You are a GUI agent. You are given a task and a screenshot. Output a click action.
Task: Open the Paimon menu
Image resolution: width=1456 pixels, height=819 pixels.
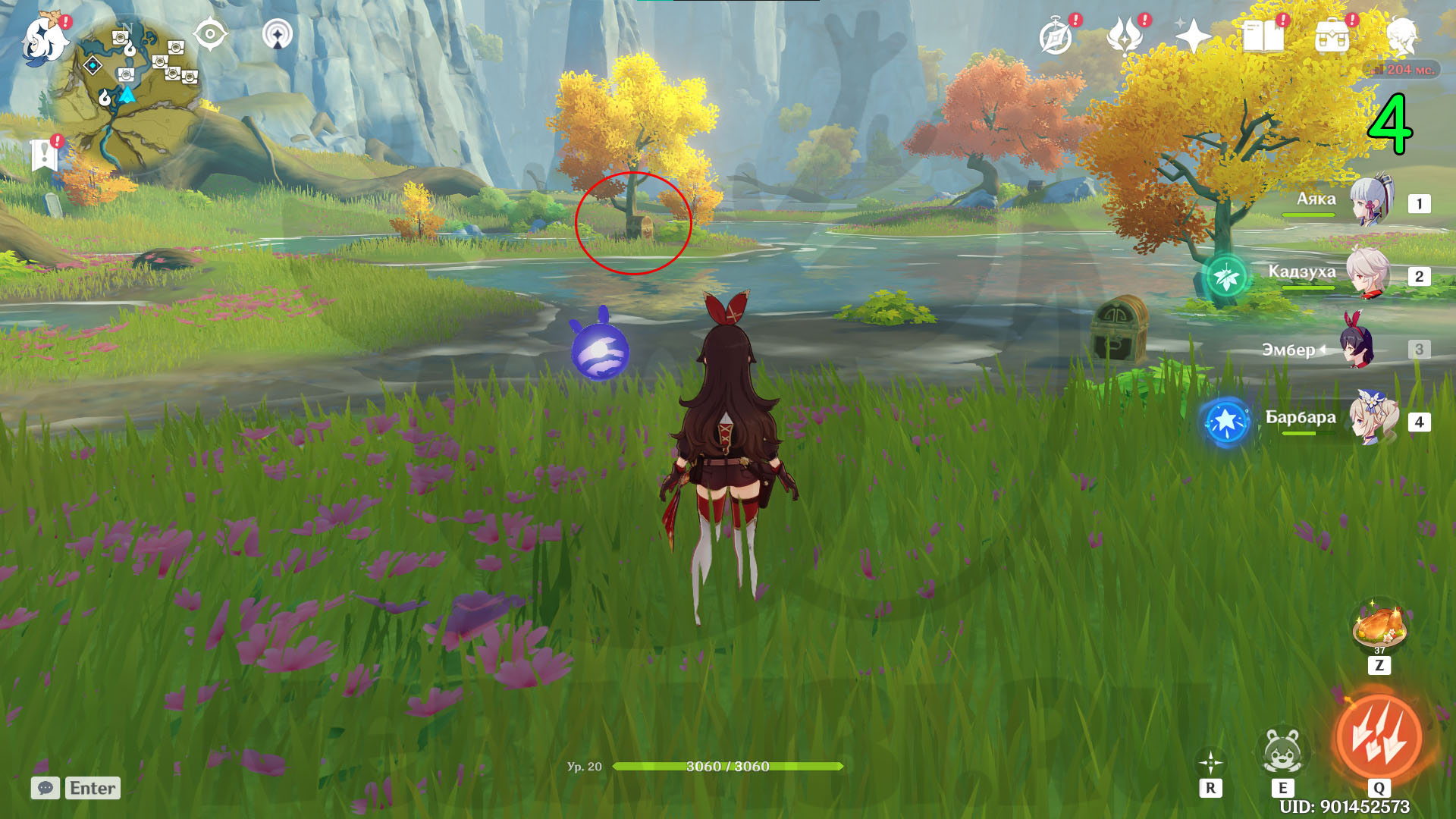coord(44,38)
